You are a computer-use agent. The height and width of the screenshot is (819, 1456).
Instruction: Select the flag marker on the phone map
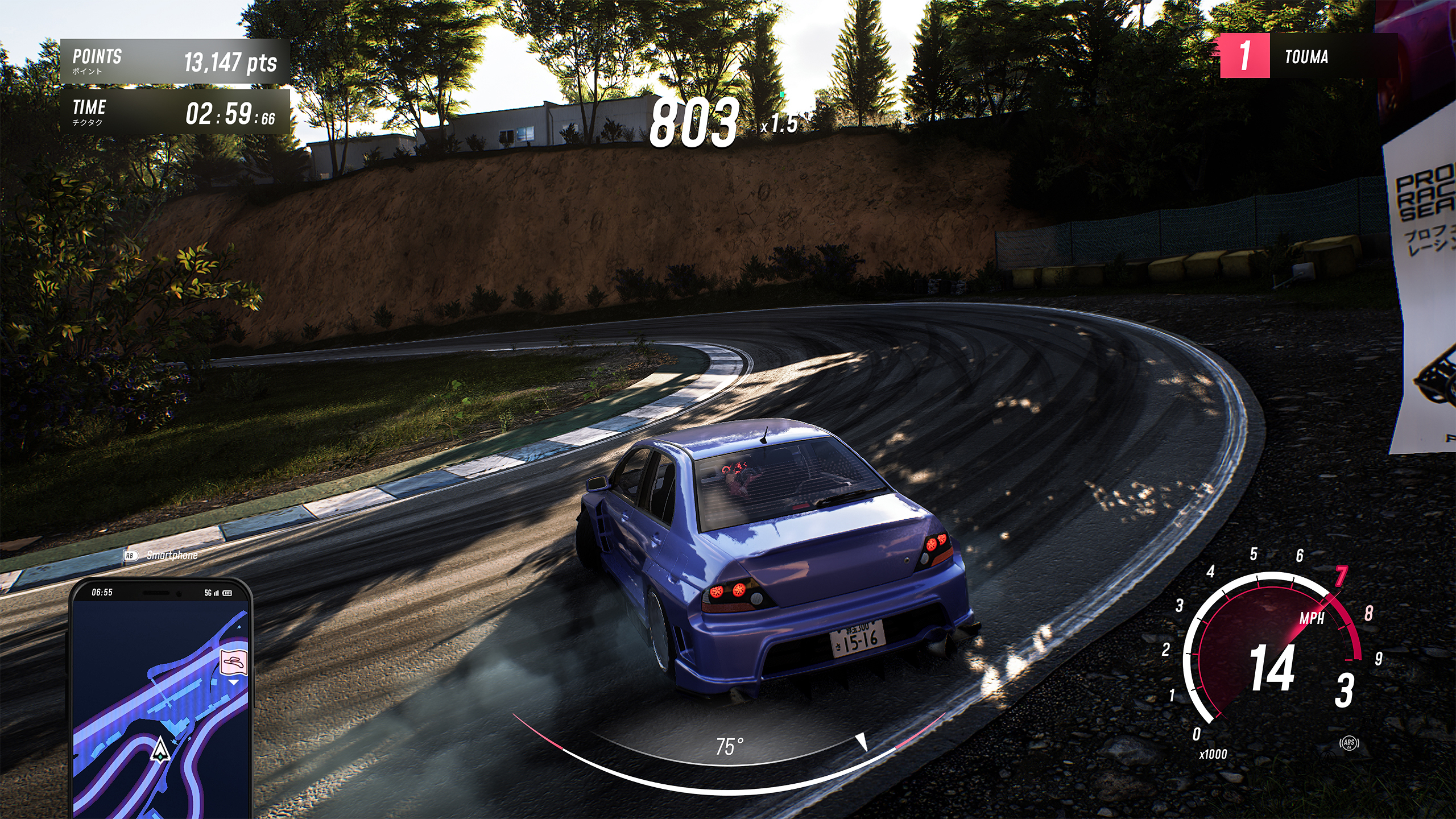(234, 663)
